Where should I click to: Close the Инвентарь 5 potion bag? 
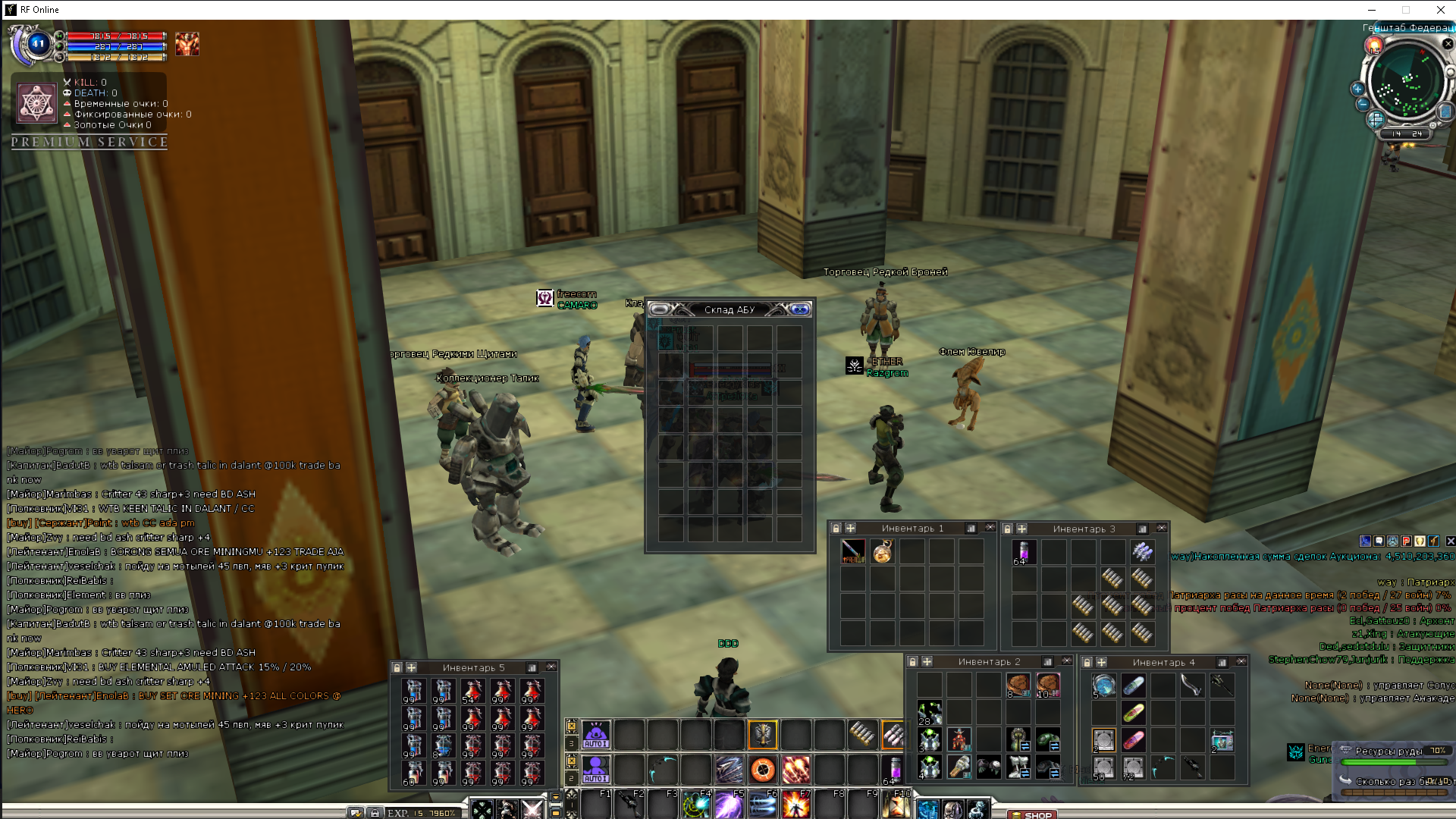[551, 667]
